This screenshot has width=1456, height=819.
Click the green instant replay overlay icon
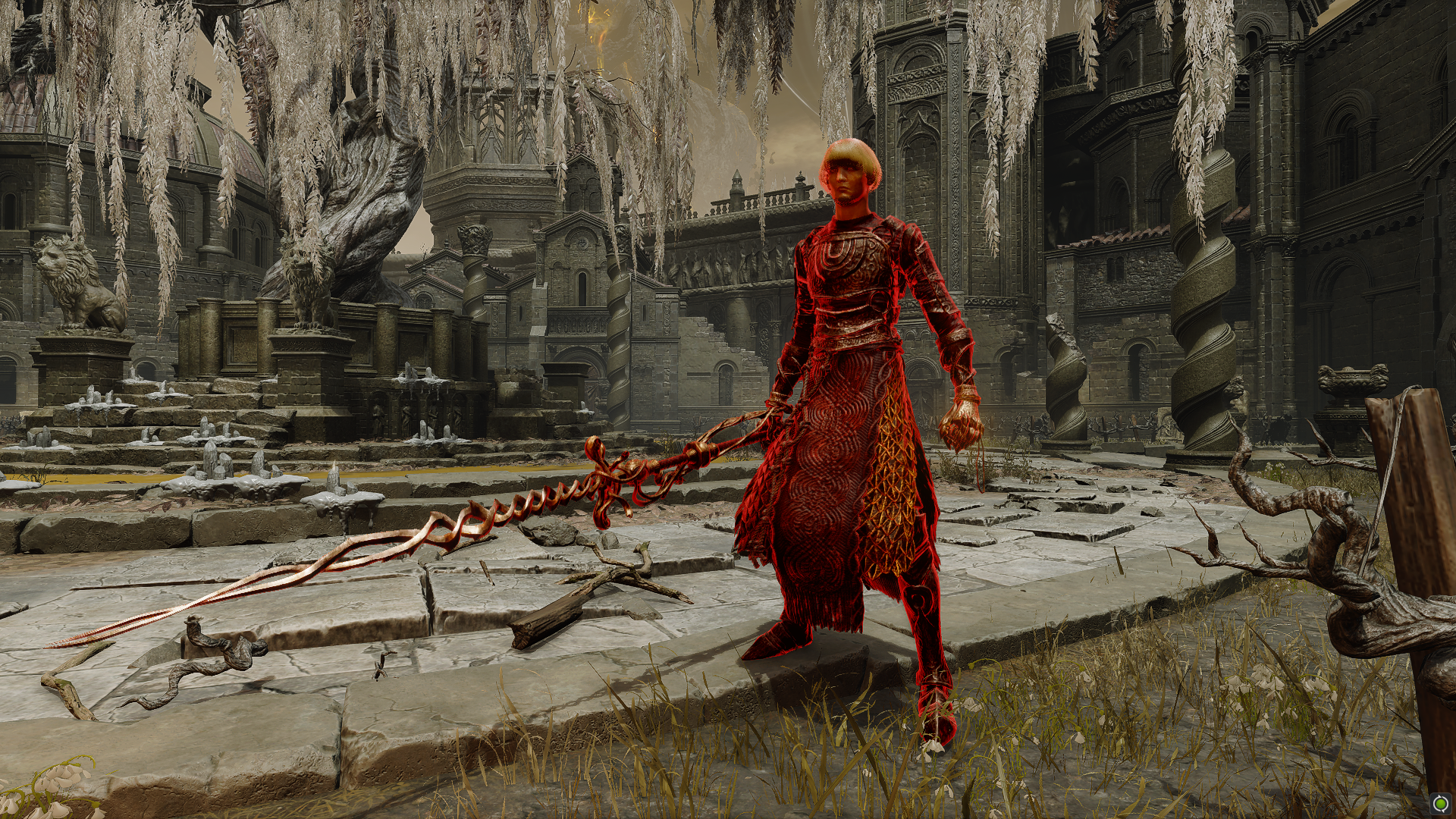(1439, 802)
